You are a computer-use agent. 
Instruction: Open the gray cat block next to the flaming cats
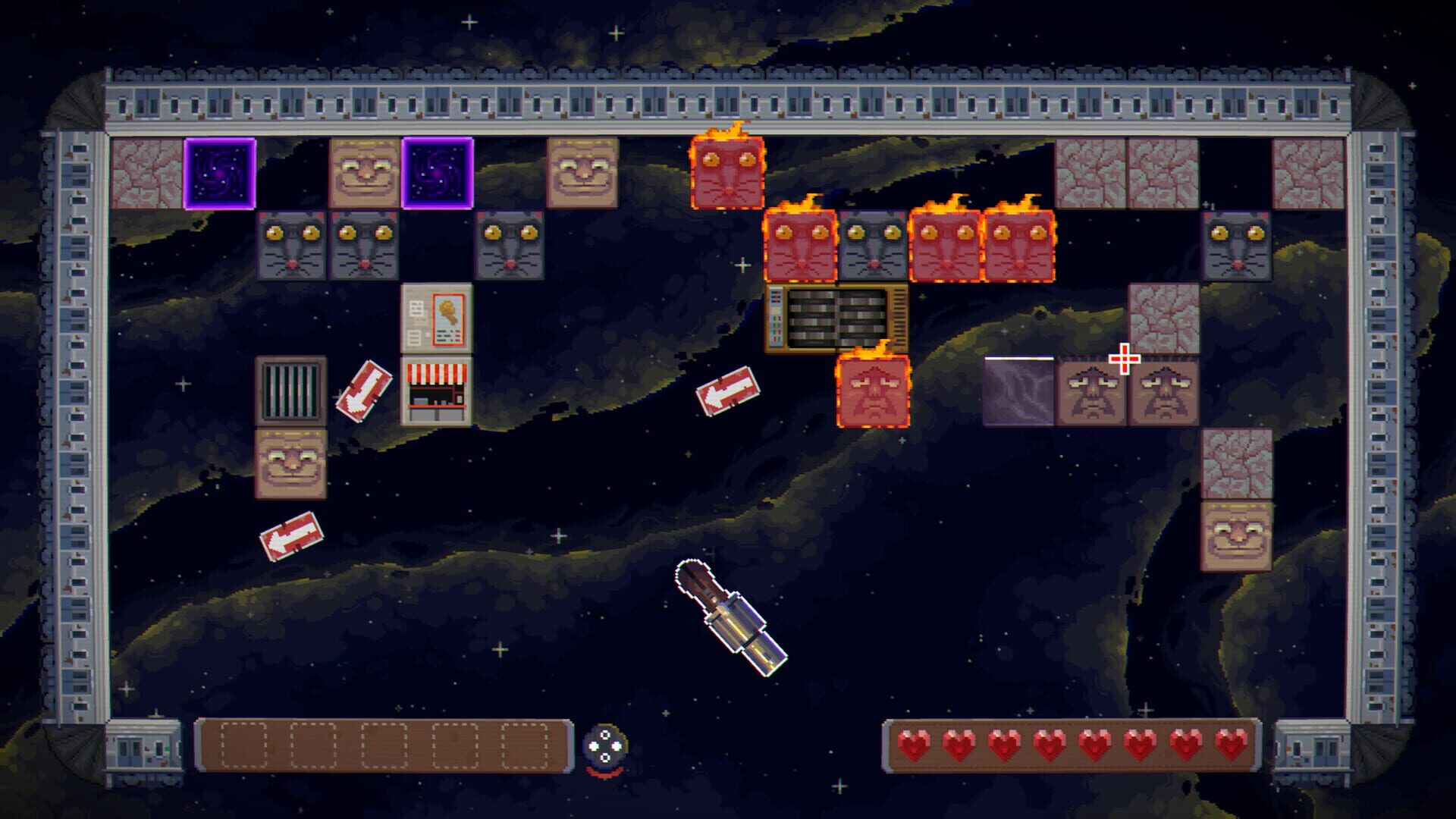point(872,246)
